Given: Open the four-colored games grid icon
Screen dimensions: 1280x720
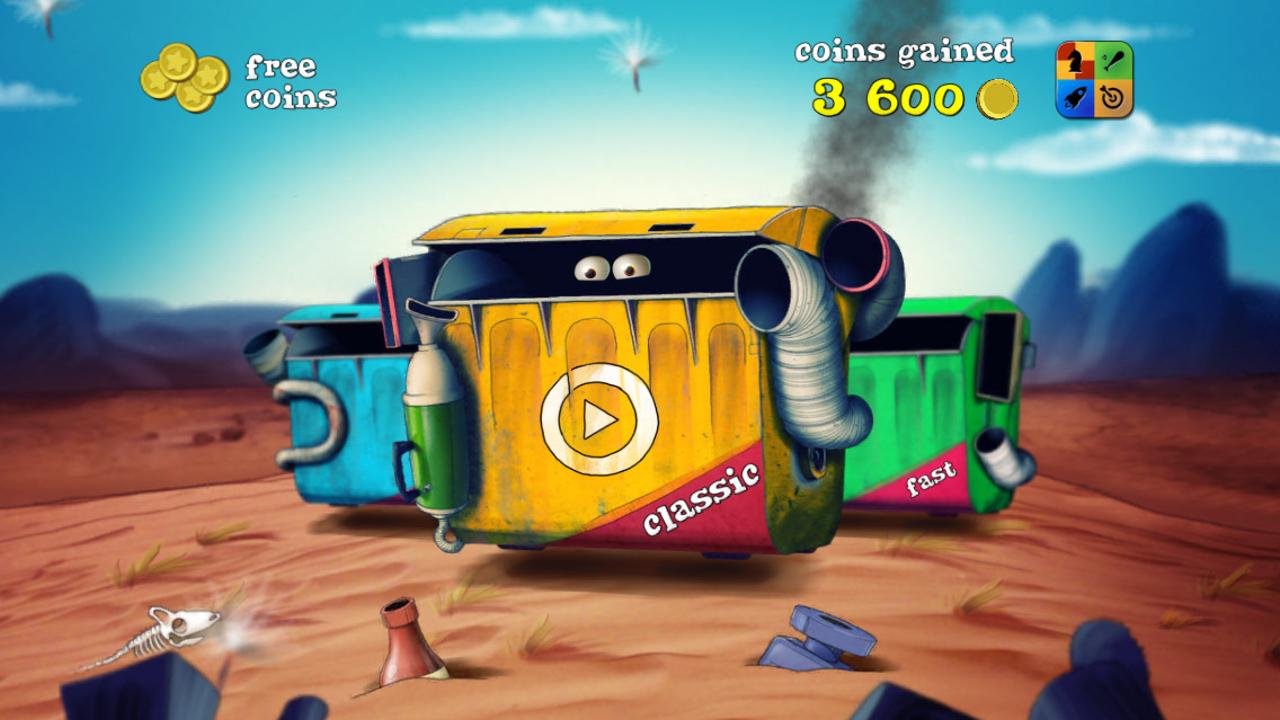Looking at the screenshot, I should tap(1094, 80).
